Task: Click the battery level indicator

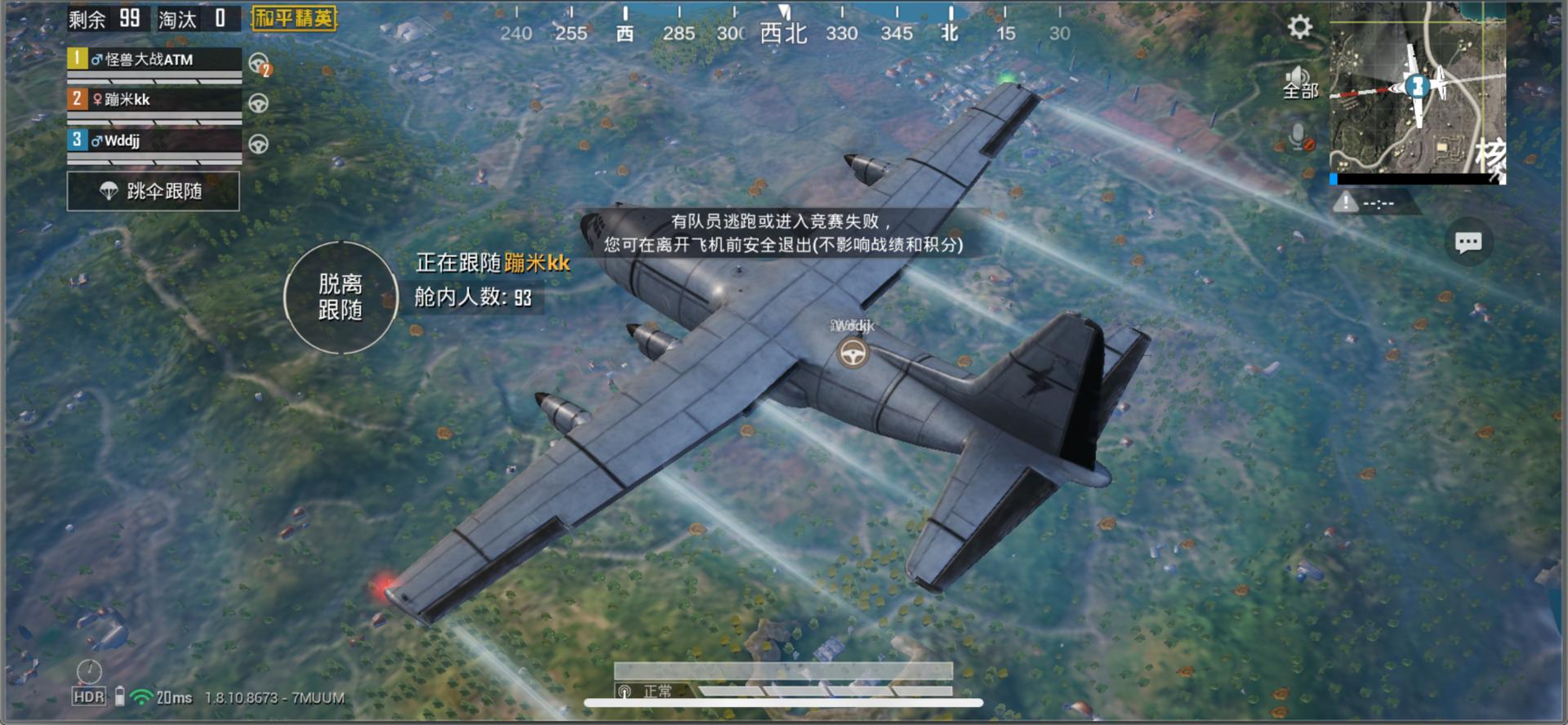Action: pyautogui.click(x=121, y=697)
